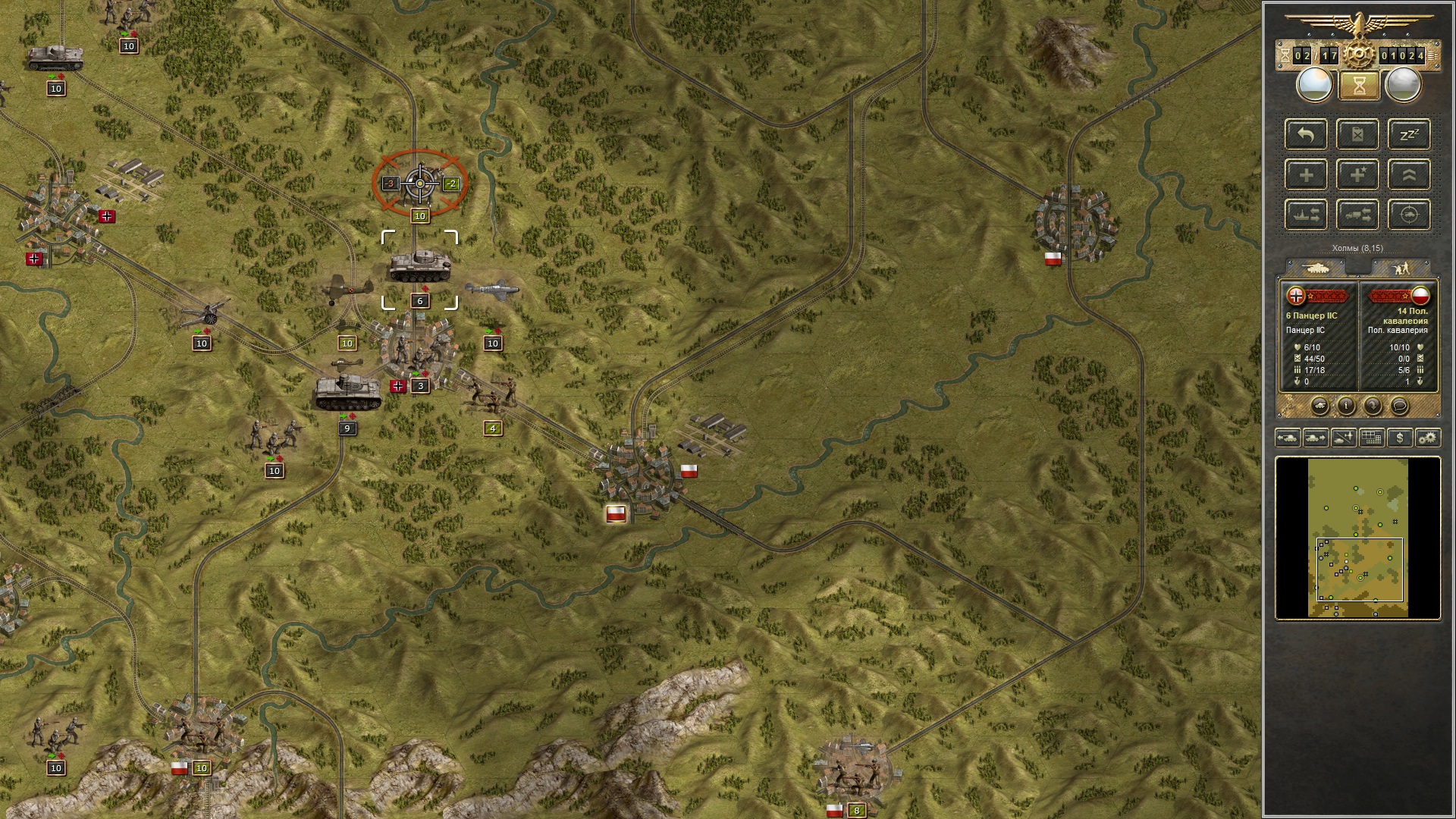Select next unit (right arrow tank)

[x=1316, y=438]
